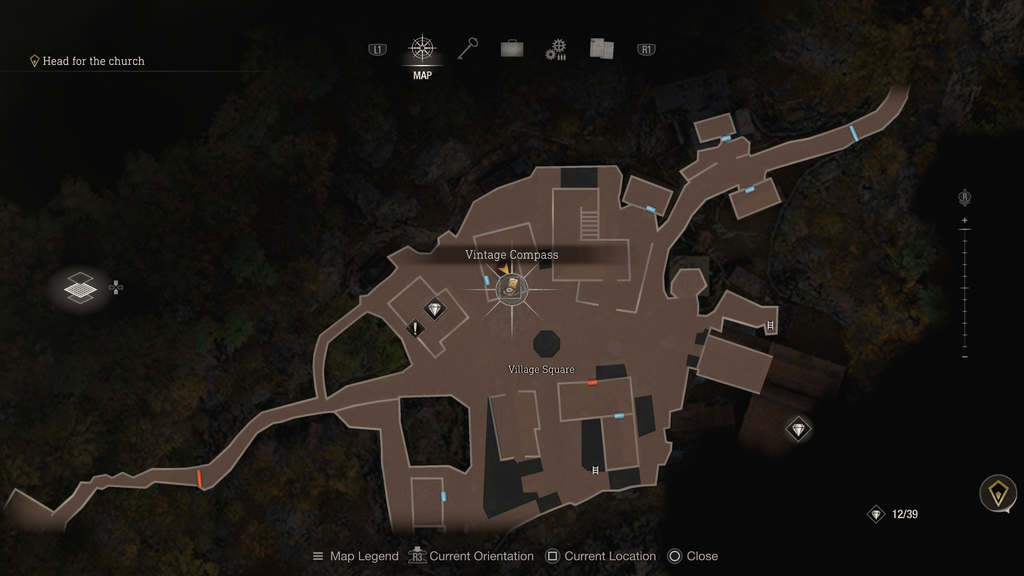Screen dimensions: 1024x576
Task: Open the Map Legend
Action: [x=355, y=556]
